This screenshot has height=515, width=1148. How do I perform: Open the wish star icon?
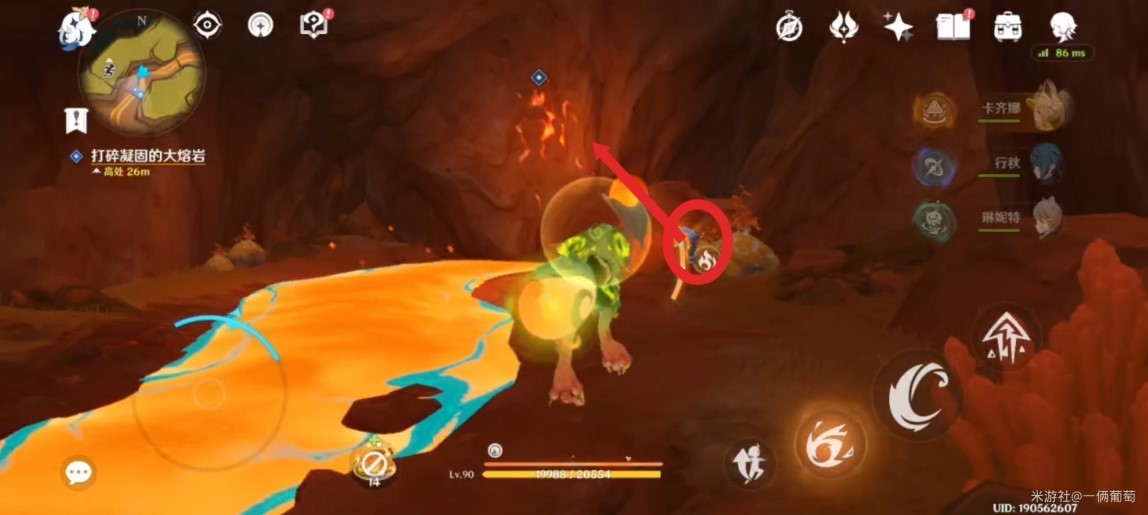click(x=897, y=27)
